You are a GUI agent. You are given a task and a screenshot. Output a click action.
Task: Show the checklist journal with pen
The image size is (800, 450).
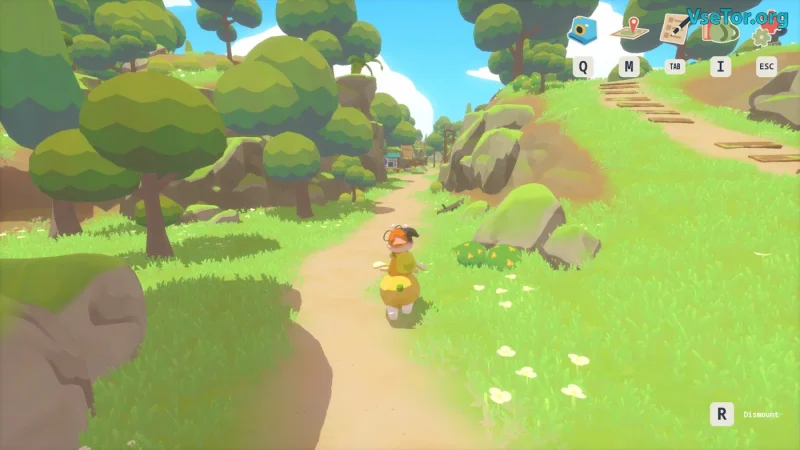click(x=675, y=29)
